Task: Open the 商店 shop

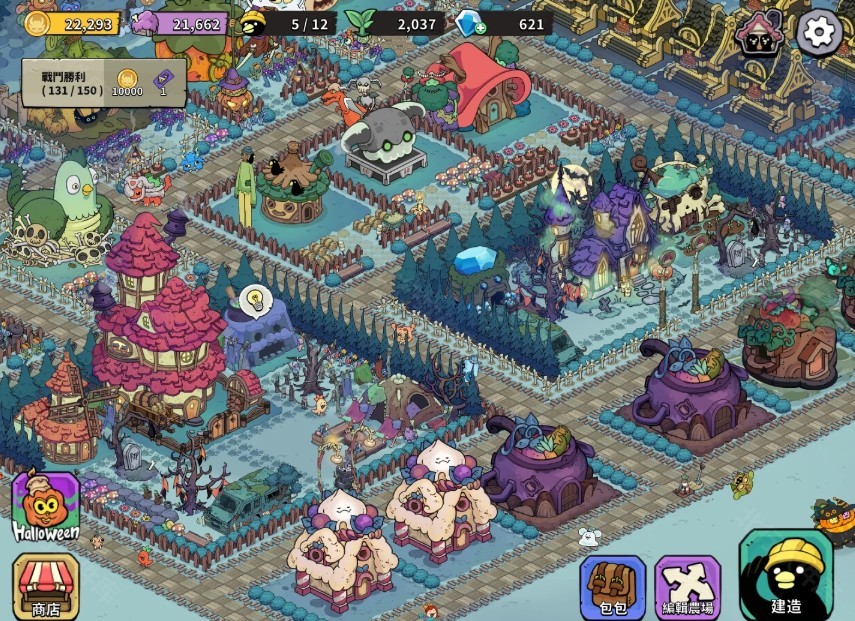Action: pyautogui.click(x=45, y=586)
